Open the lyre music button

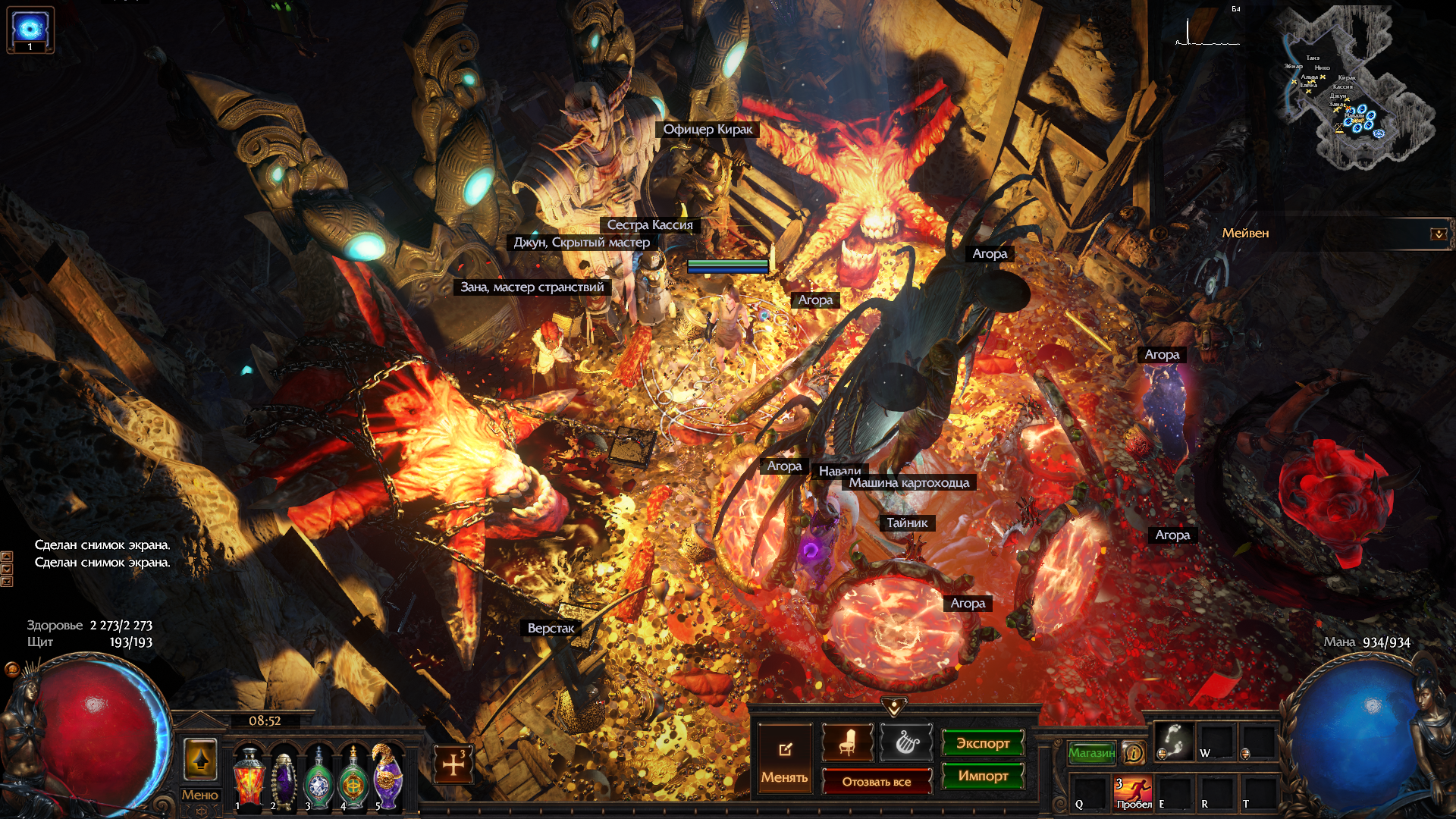(x=906, y=742)
